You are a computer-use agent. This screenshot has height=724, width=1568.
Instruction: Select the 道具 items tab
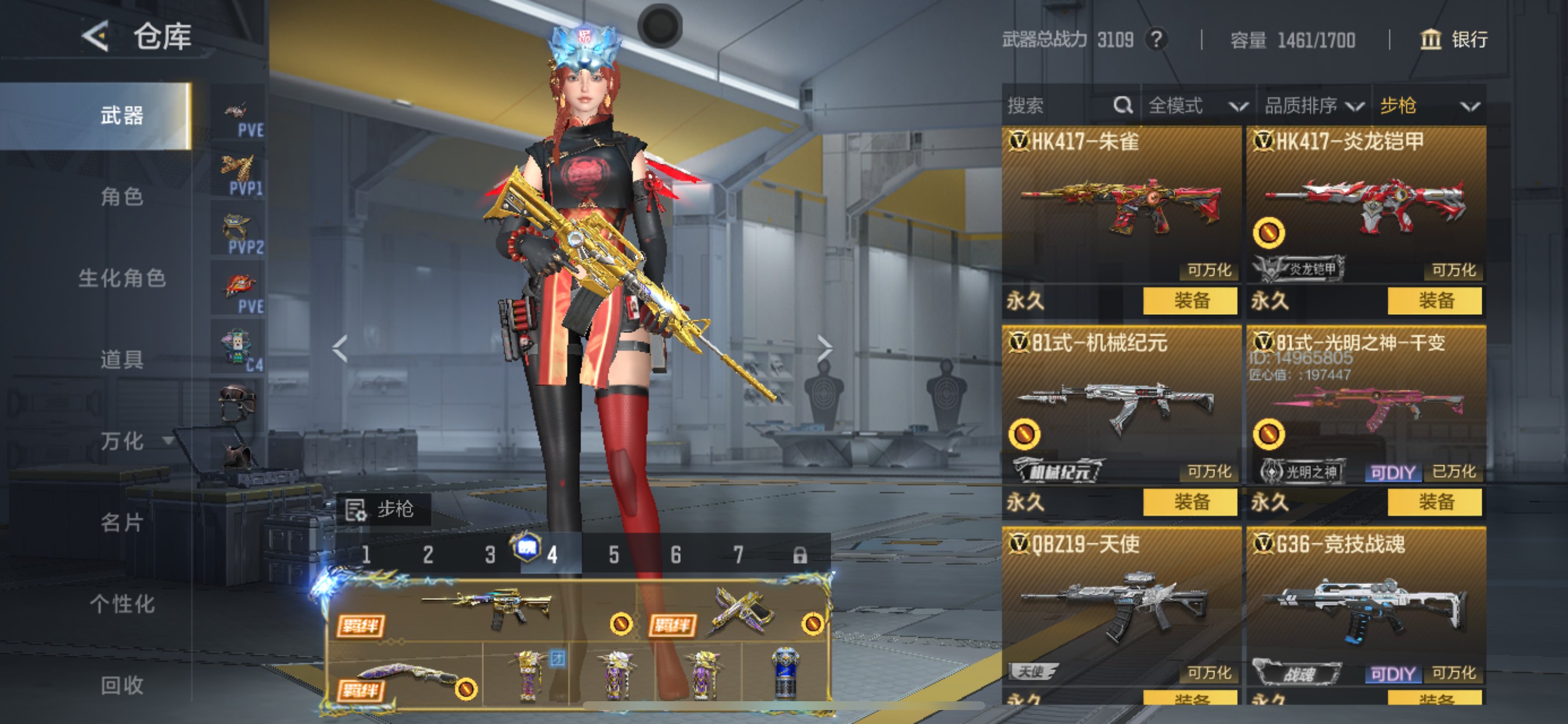coord(122,360)
